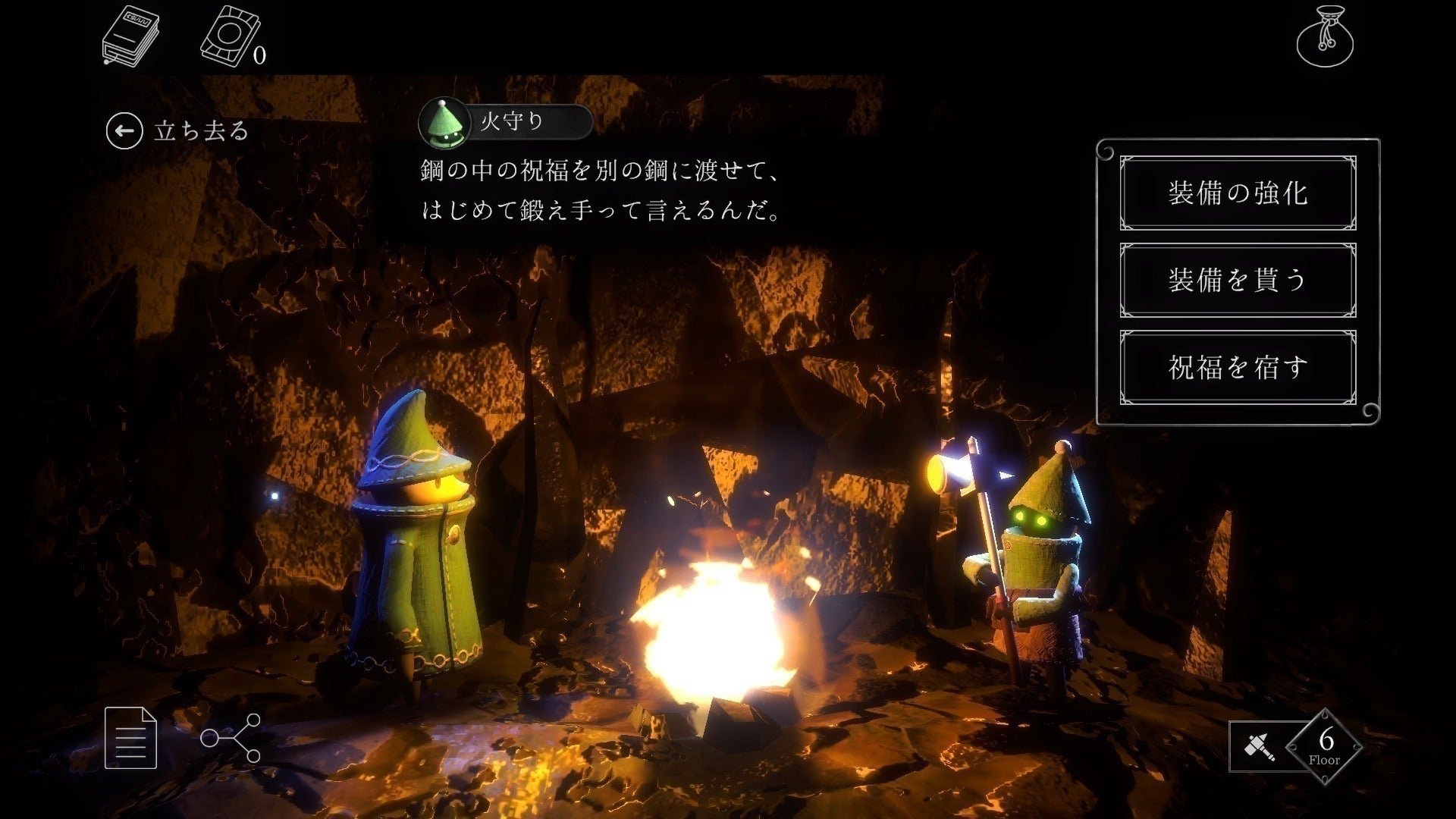Choose the 装備を貰う option
1456x819 pixels.
1238,280
